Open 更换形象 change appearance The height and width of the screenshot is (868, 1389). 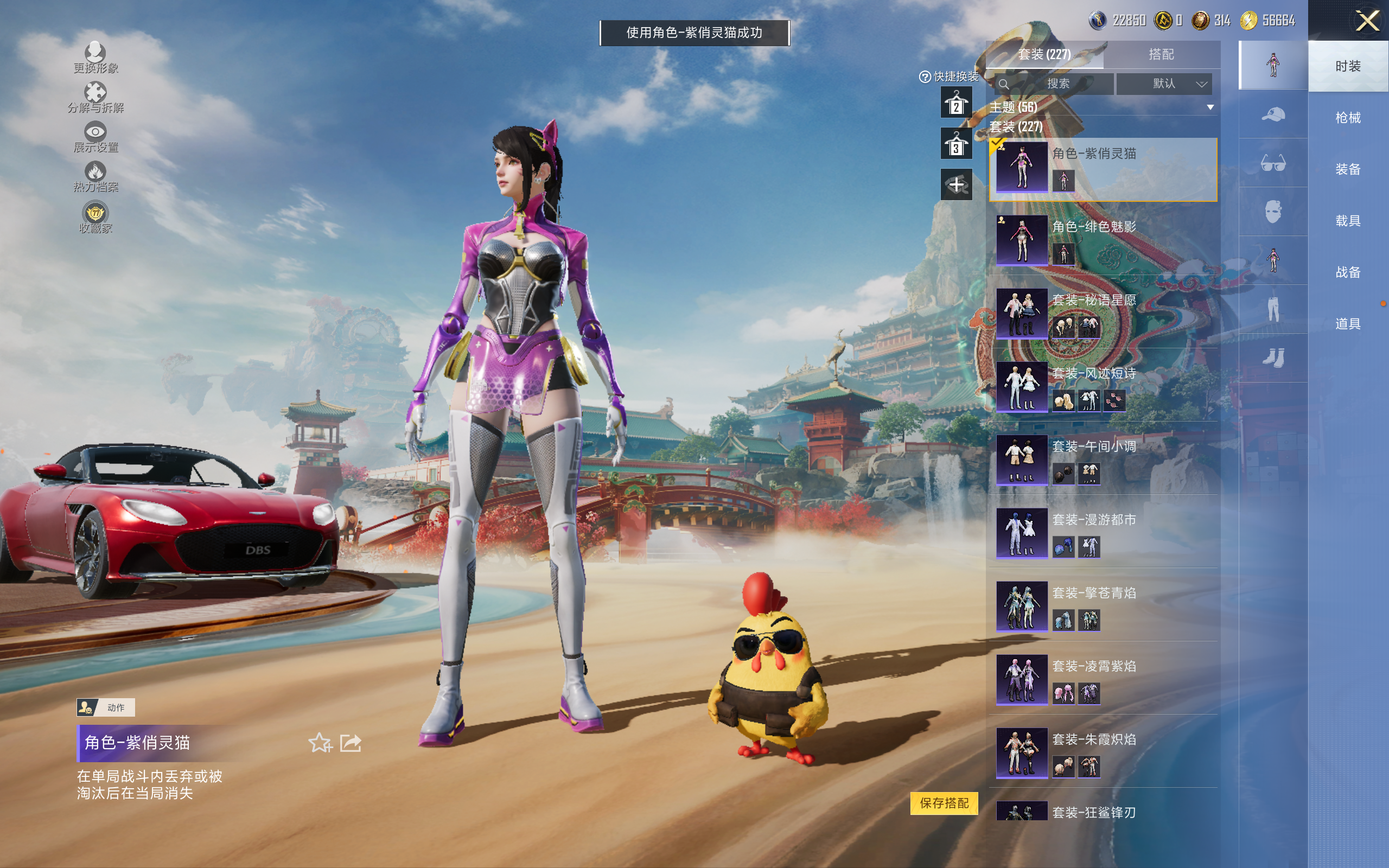pyautogui.click(x=95, y=58)
